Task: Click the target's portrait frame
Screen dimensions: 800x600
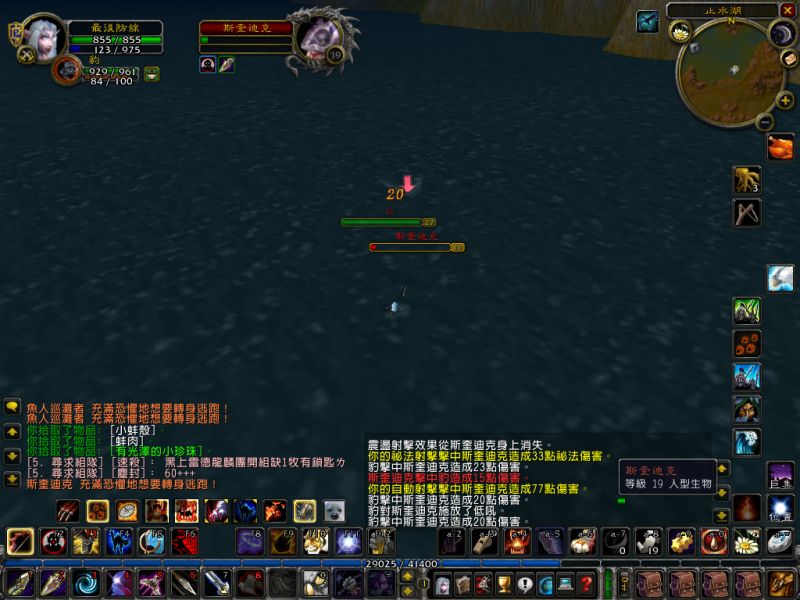Action: coord(320,40)
